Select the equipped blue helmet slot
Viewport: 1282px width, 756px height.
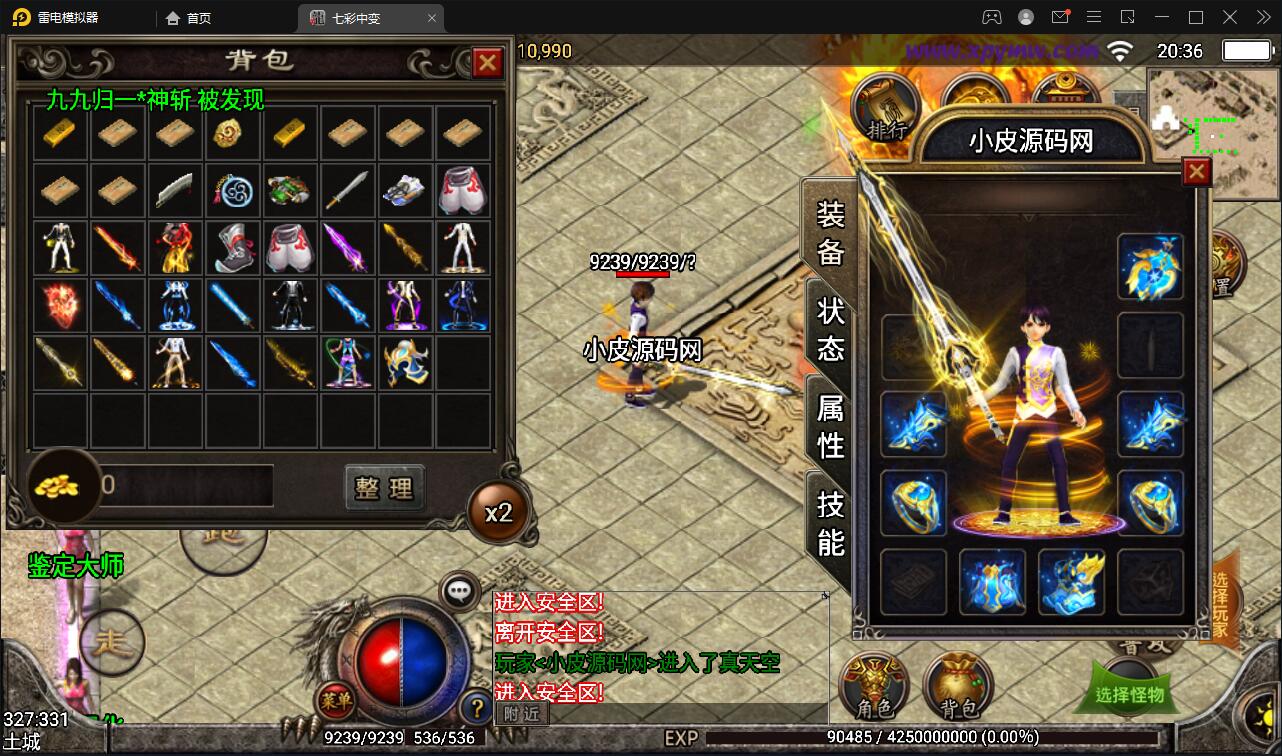[x=1150, y=267]
